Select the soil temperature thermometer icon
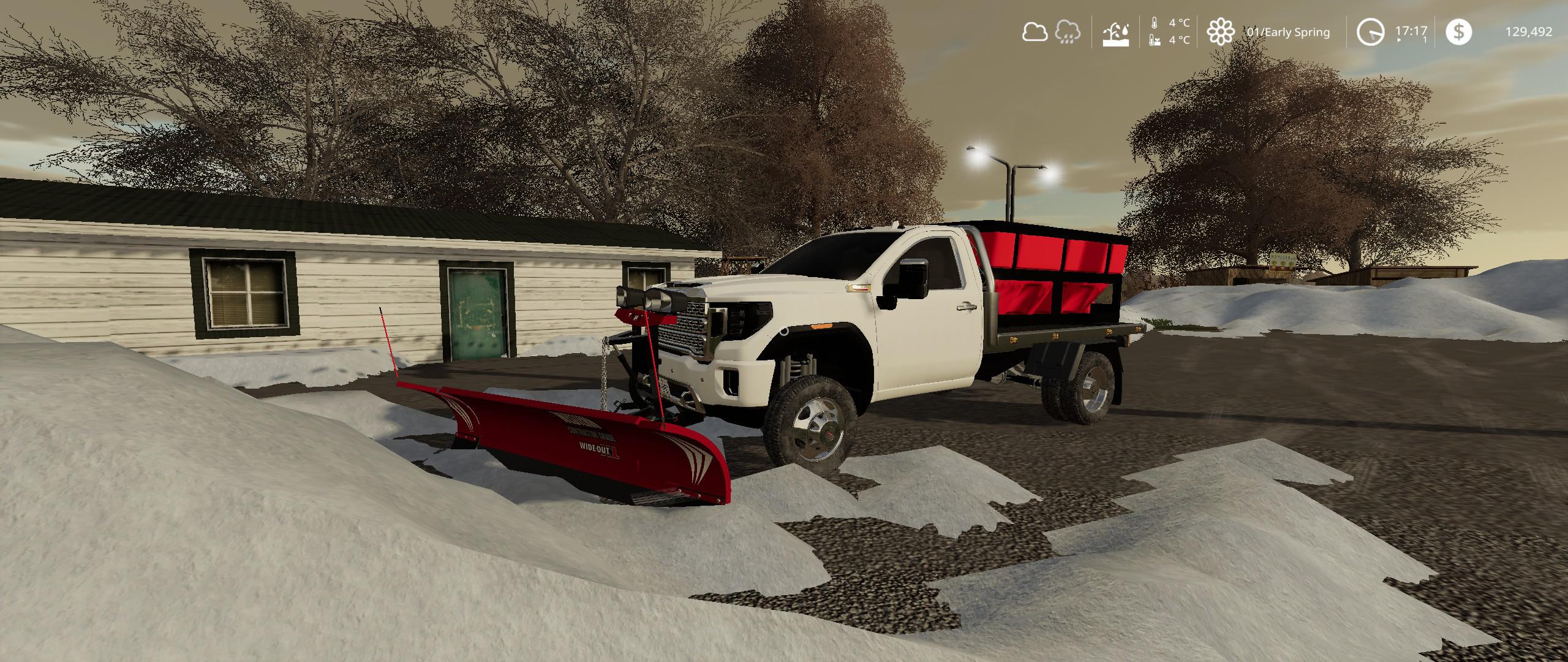Viewport: 1568px width, 662px height. pos(1154,40)
